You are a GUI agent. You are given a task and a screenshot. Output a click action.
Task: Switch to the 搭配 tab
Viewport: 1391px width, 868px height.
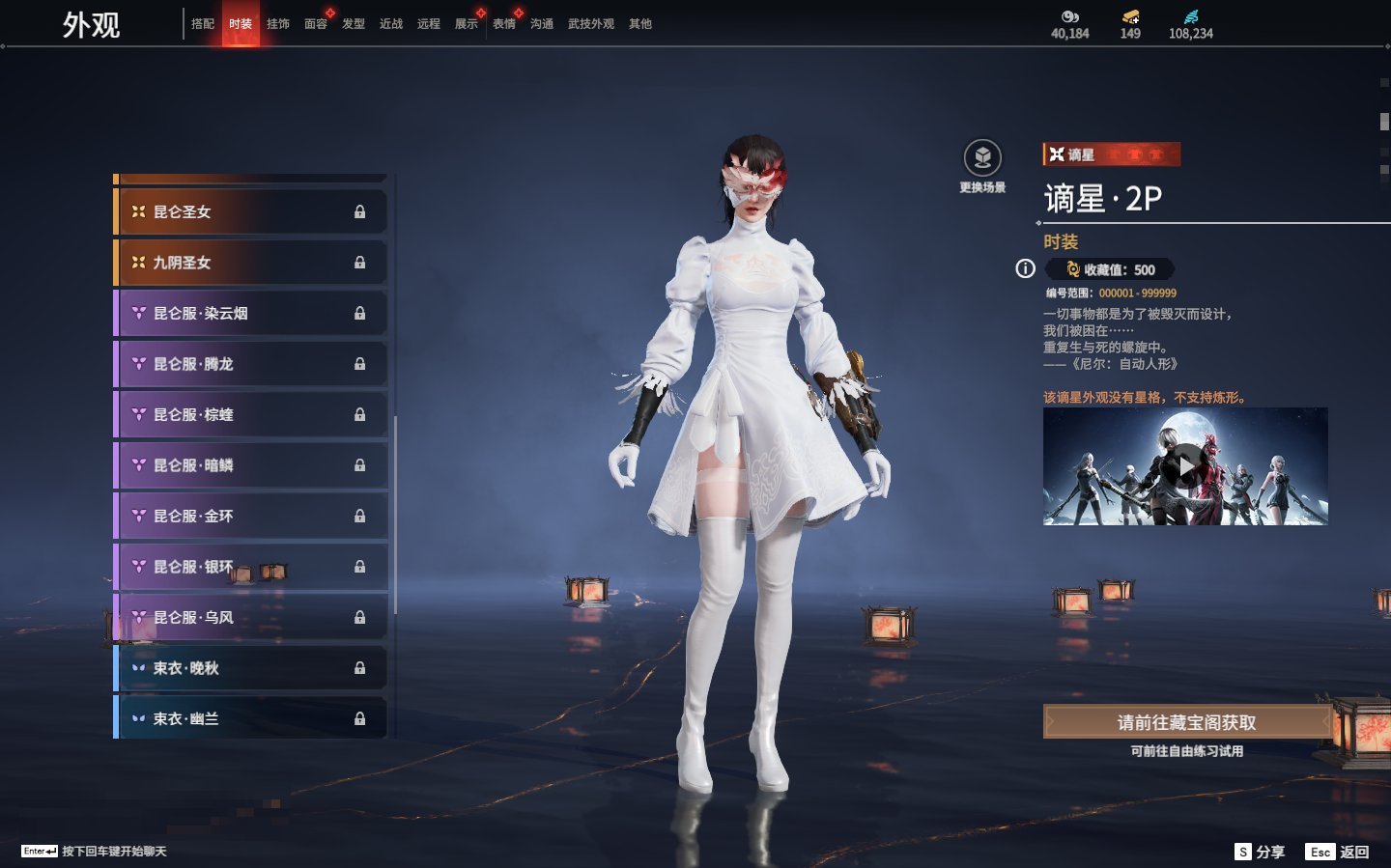(203, 24)
